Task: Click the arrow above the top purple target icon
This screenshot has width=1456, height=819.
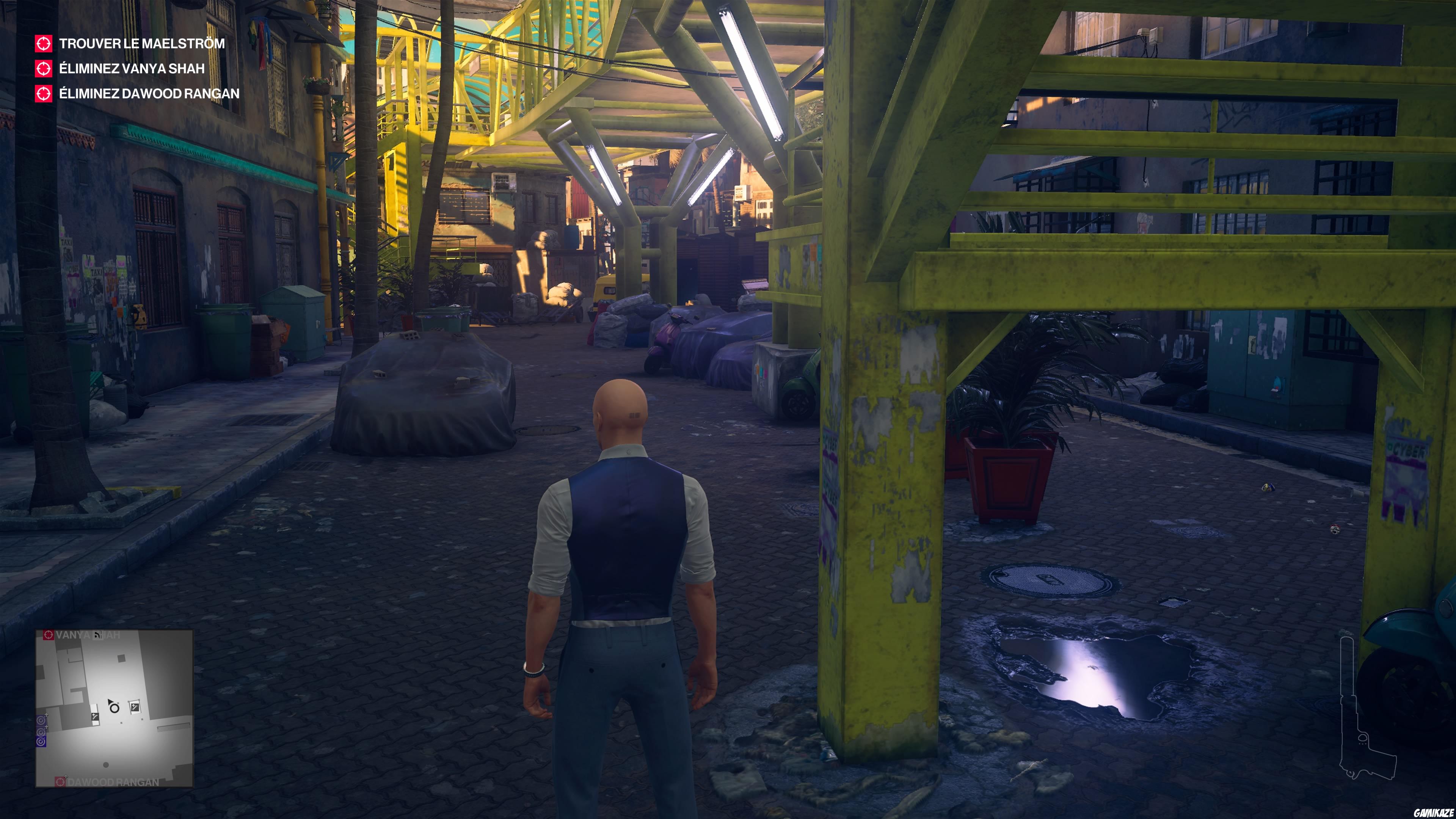Action: point(46,715)
